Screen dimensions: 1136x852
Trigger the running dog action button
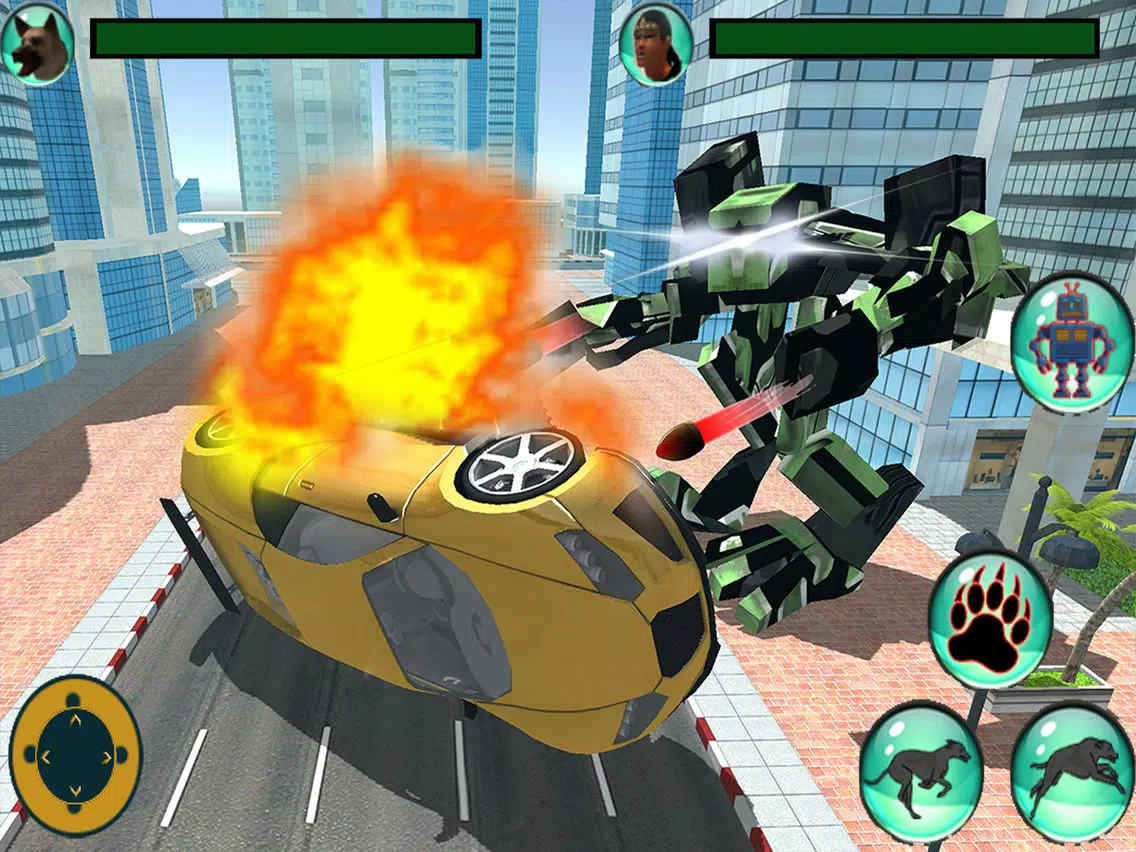(921, 772)
